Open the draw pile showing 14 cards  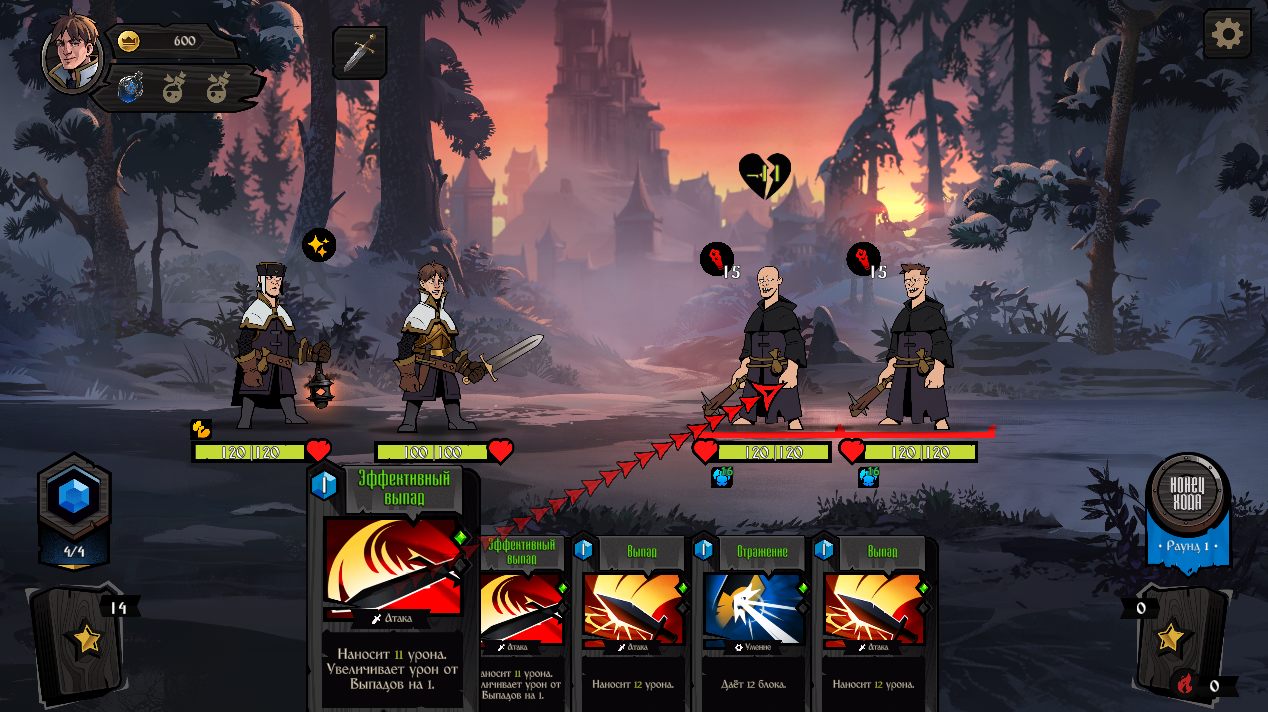click(82, 640)
